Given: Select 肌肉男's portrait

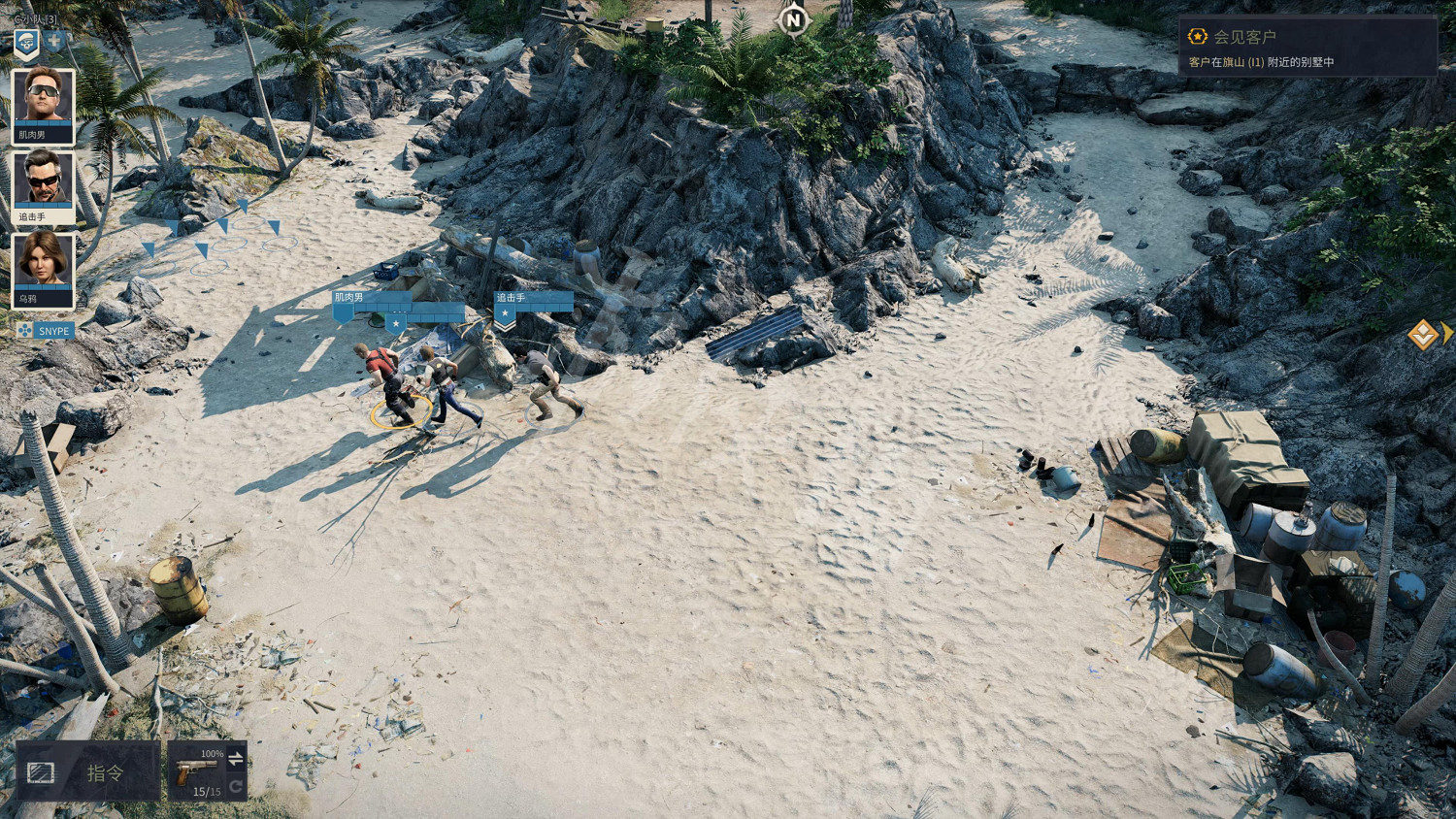Looking at the screenshot, I should point(40,95).
